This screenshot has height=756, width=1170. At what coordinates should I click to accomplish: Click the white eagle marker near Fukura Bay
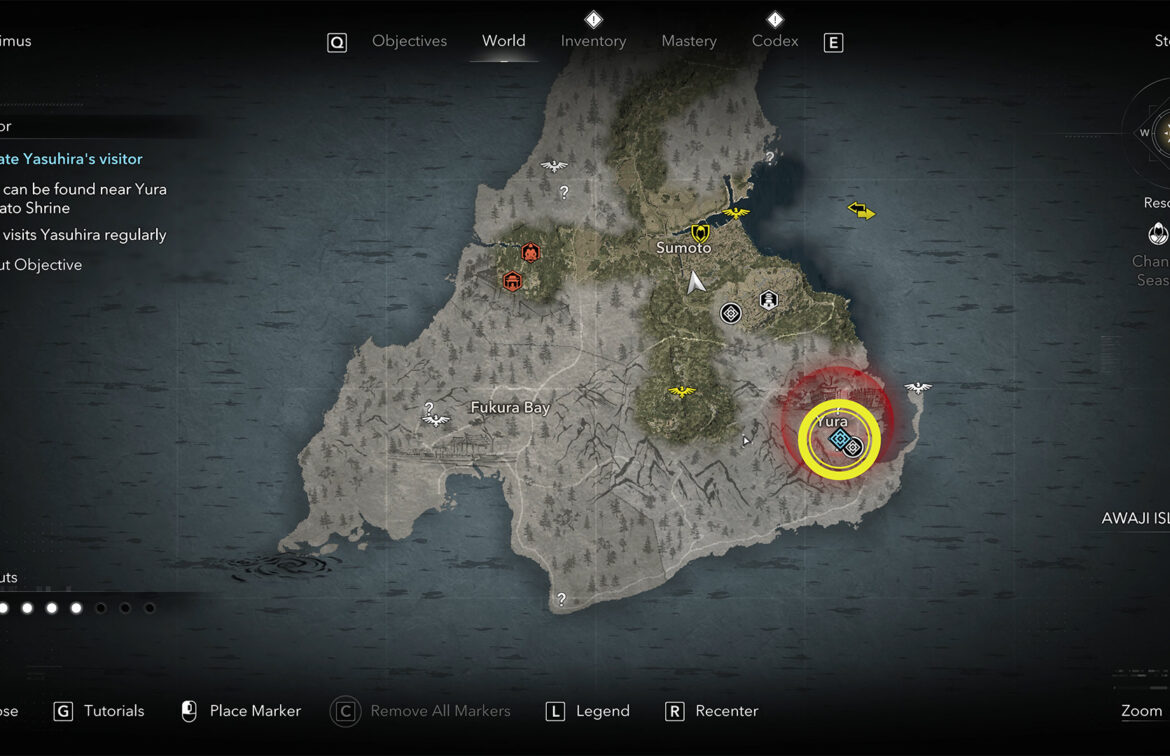pos(435,420)
